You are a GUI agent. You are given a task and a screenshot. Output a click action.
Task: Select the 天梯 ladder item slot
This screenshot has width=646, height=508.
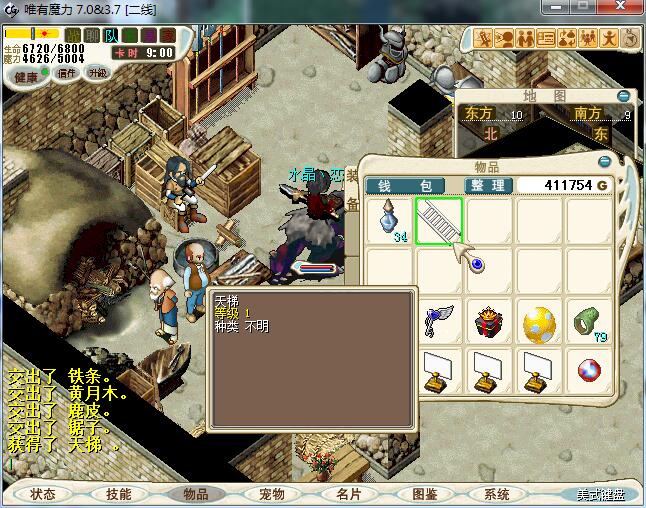point(440,221)
